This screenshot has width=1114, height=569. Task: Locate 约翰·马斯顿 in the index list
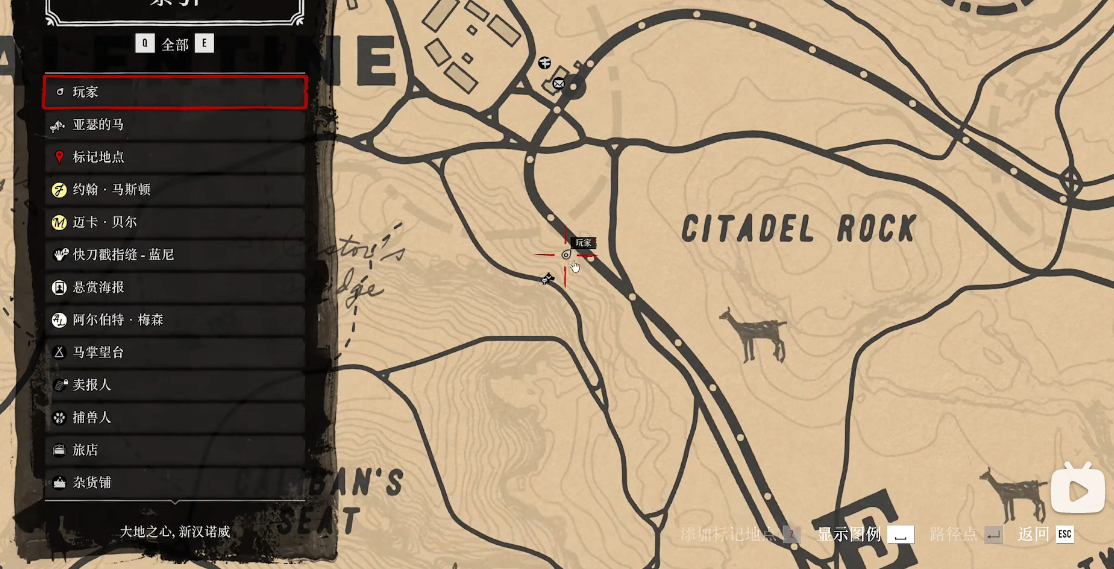175,190
